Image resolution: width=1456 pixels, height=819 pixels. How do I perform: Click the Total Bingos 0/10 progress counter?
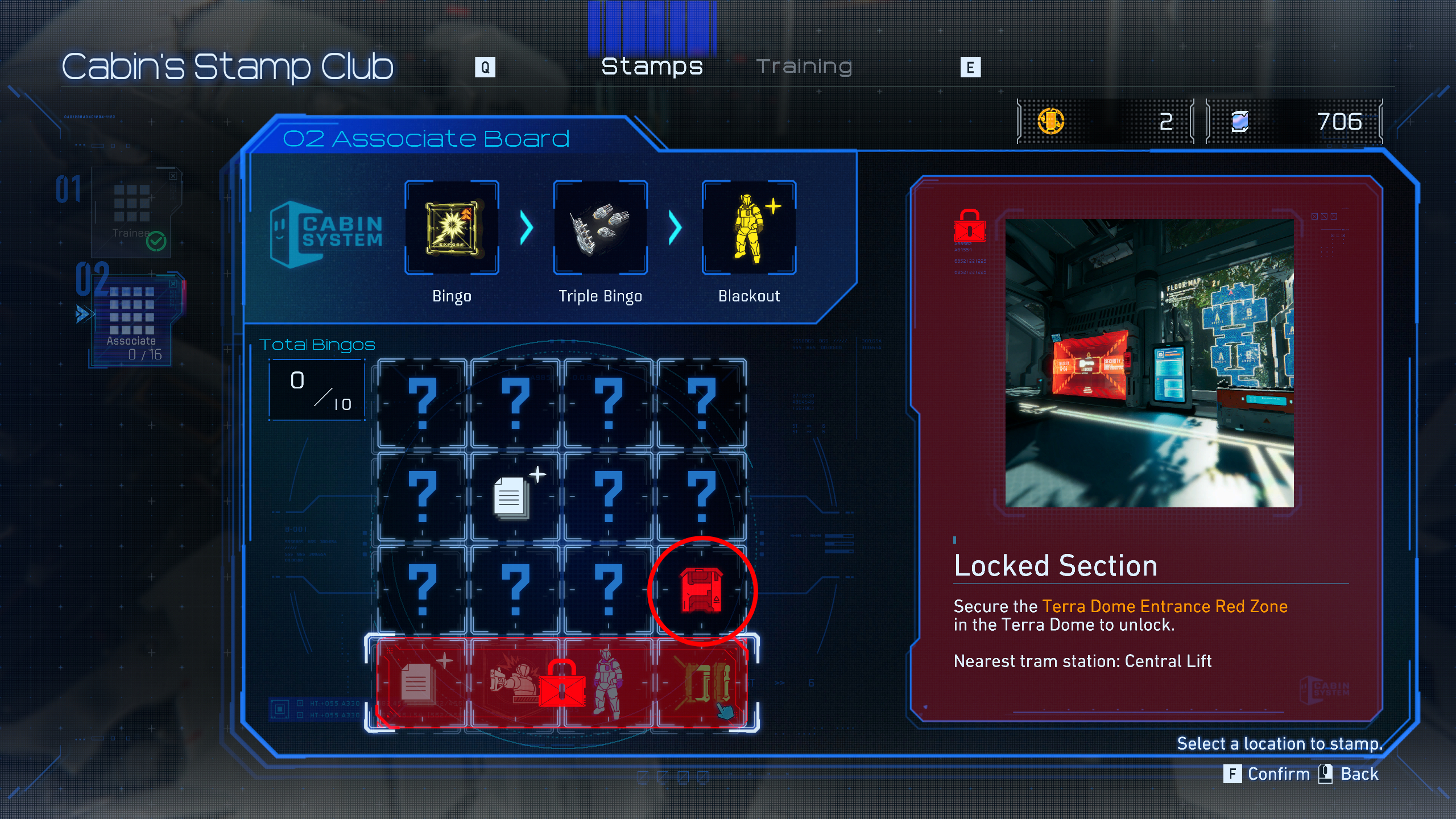[317, 390]
